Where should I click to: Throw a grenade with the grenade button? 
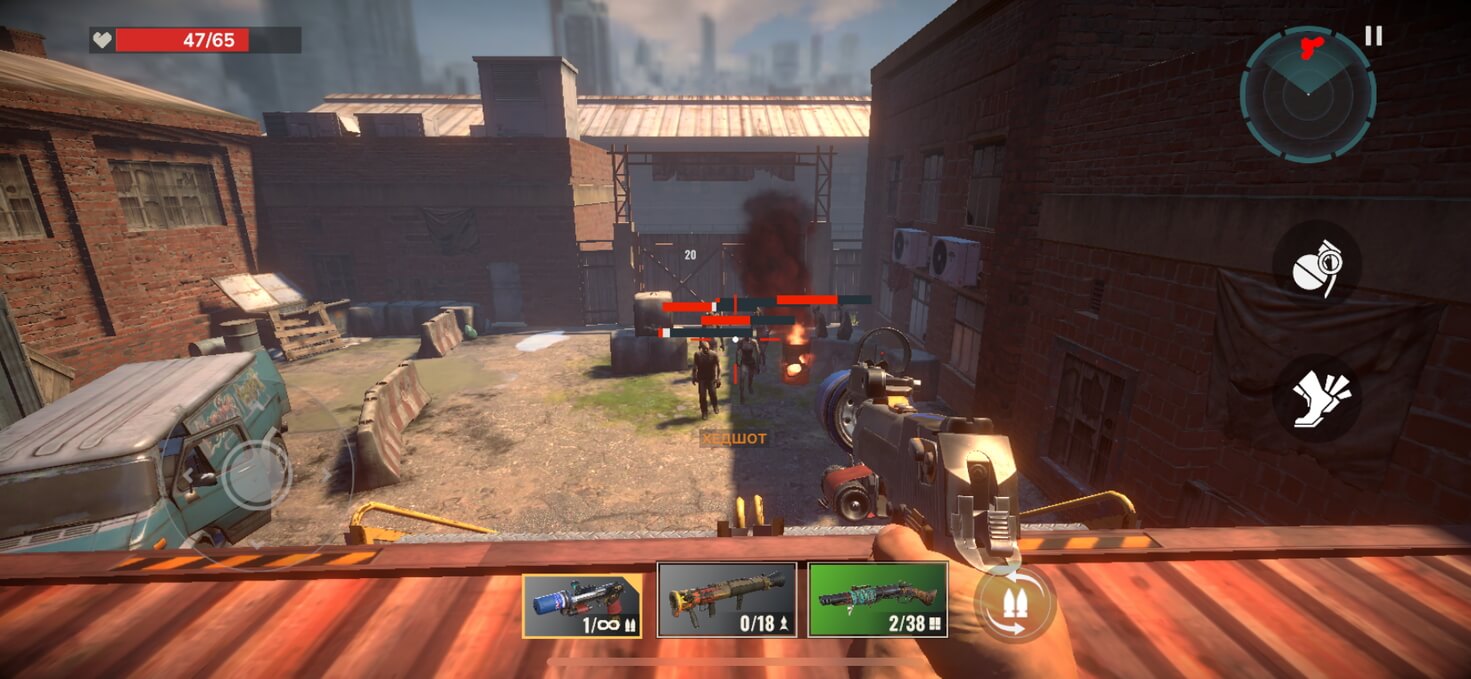coord(1316,264)
